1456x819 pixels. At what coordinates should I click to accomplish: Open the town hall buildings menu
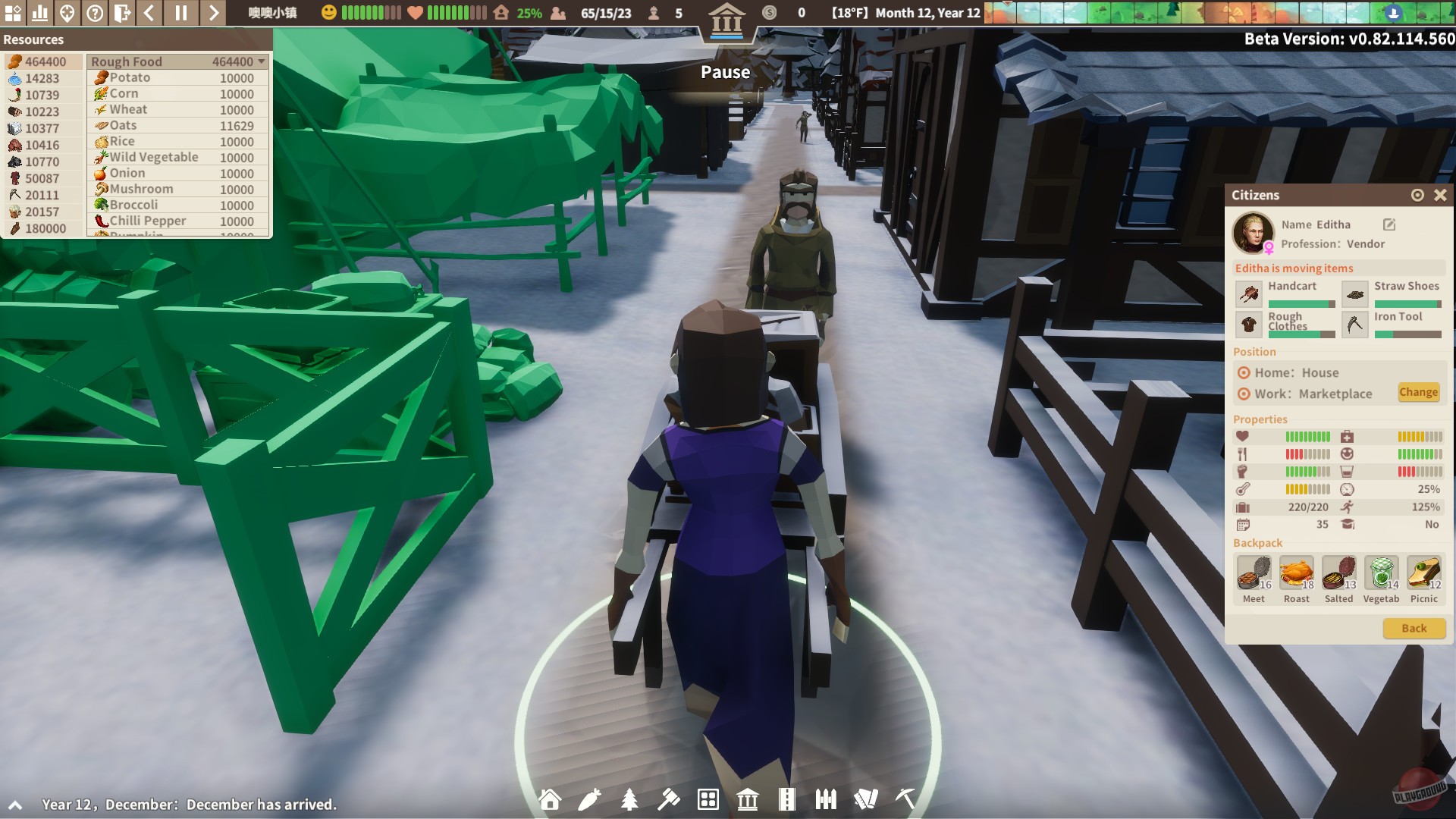point(748,799)
